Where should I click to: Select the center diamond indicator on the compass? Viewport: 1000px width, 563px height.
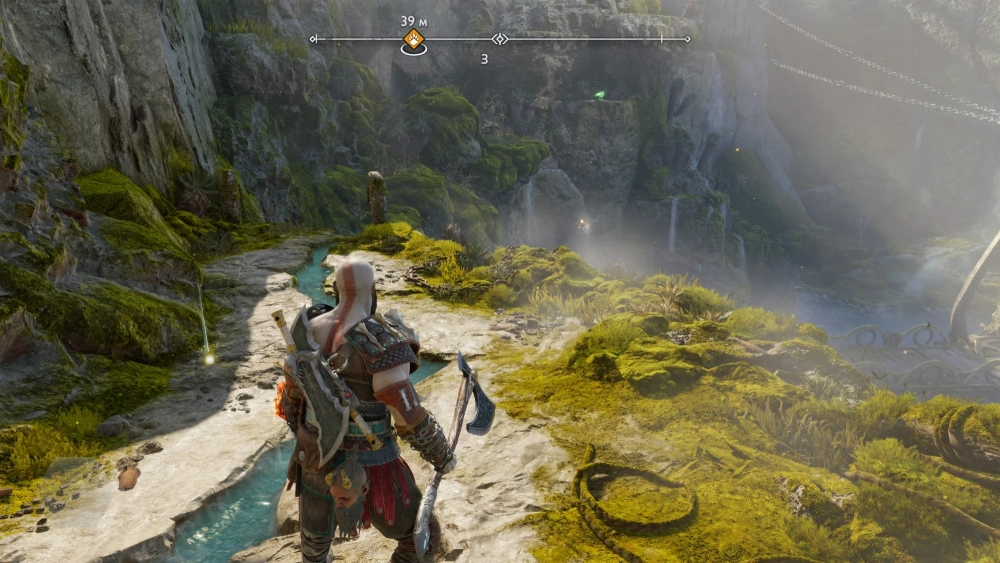tap(500, 39)
